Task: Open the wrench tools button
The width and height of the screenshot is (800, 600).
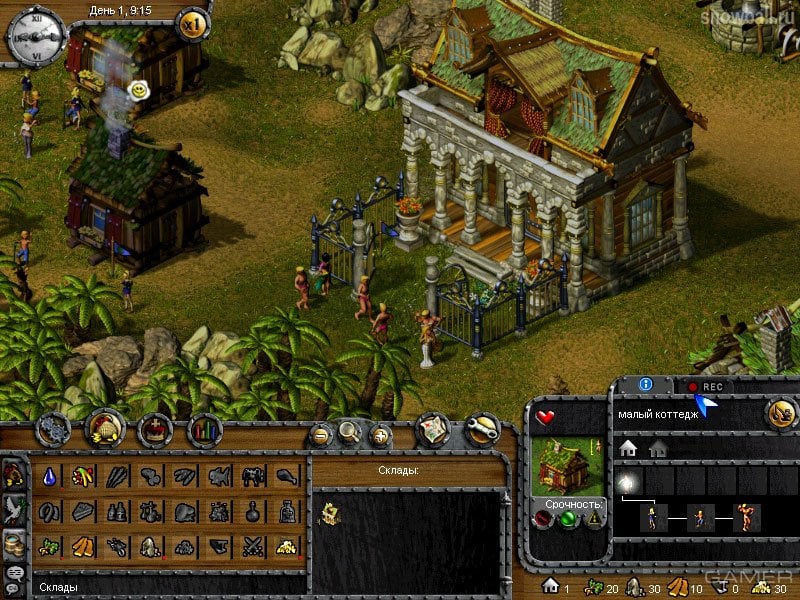Action: click(482, 430)
